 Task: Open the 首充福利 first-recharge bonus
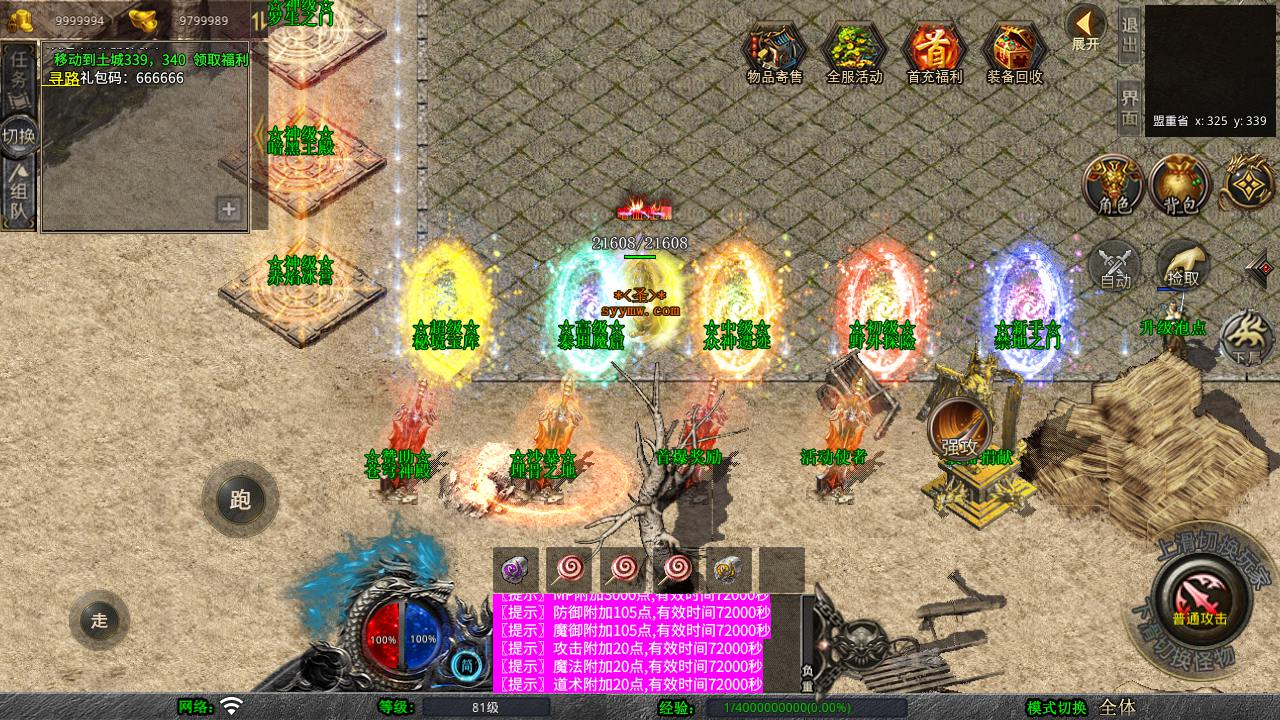(934, 52)
